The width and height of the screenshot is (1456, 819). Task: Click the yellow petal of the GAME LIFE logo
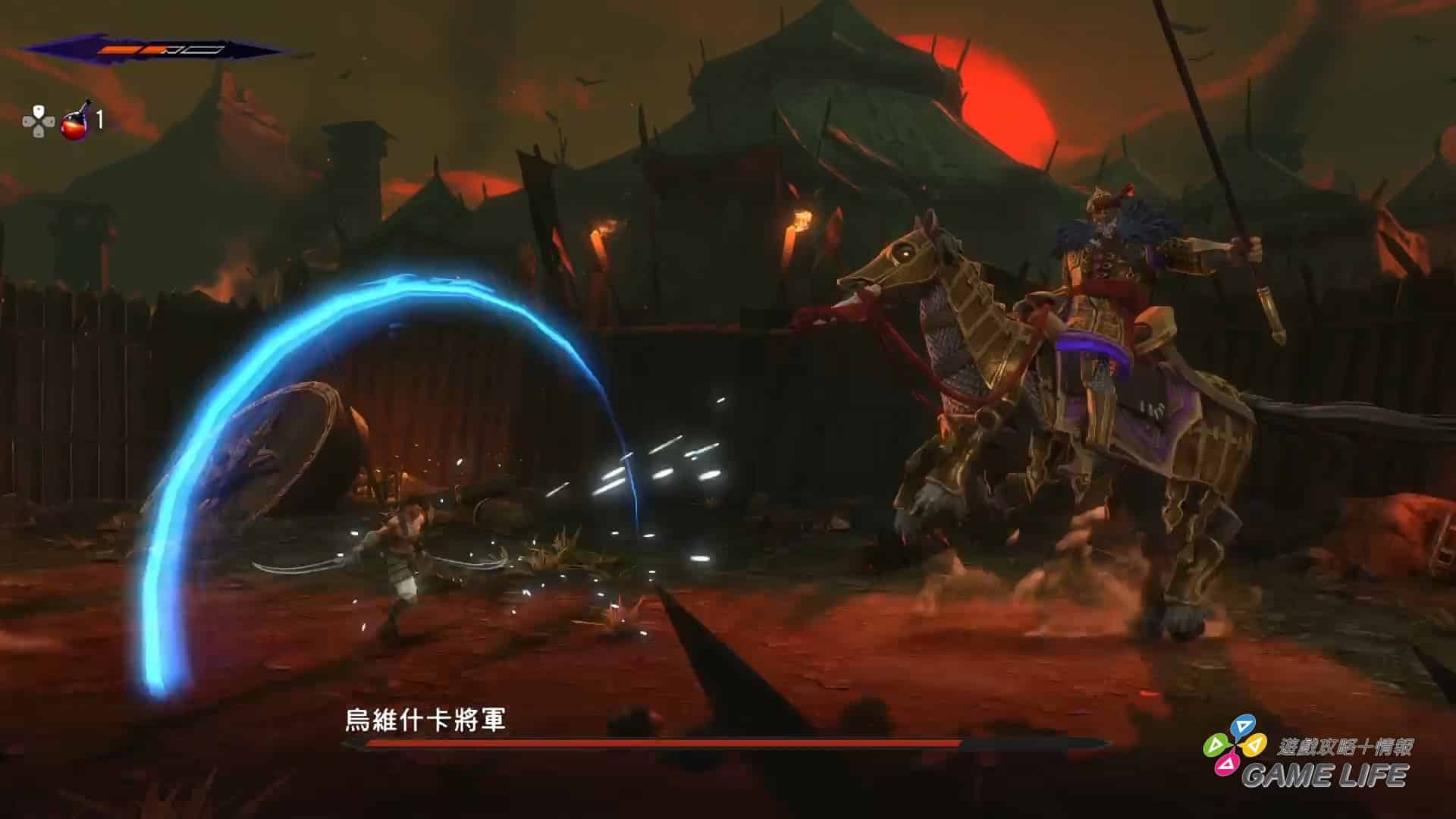(x=1254, y=745)
